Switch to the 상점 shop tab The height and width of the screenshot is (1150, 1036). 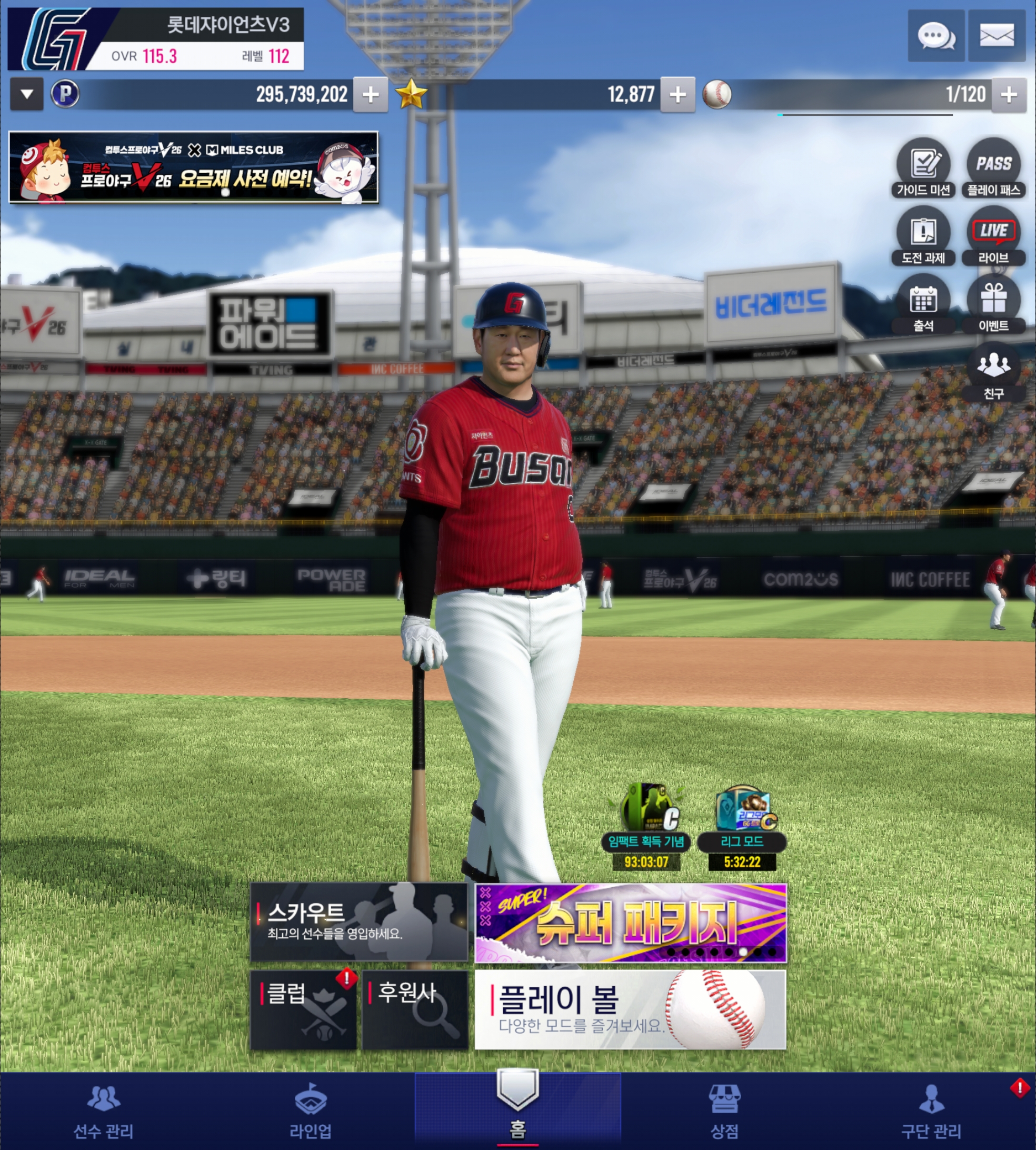coord(724,1111)
